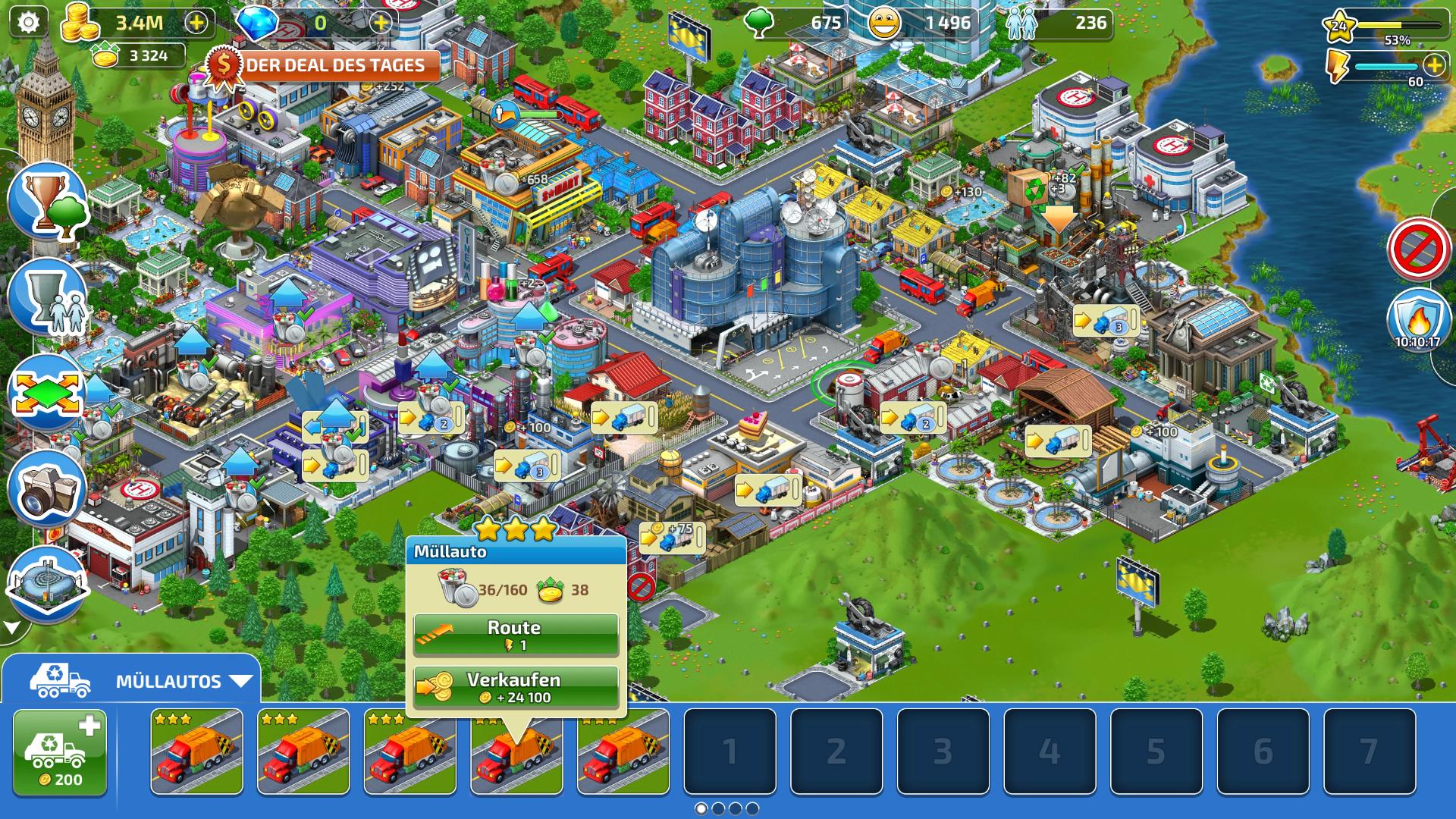Buy diamonds with the plus button
This screenshot has width=1456, height=819.
coord(381,23)
